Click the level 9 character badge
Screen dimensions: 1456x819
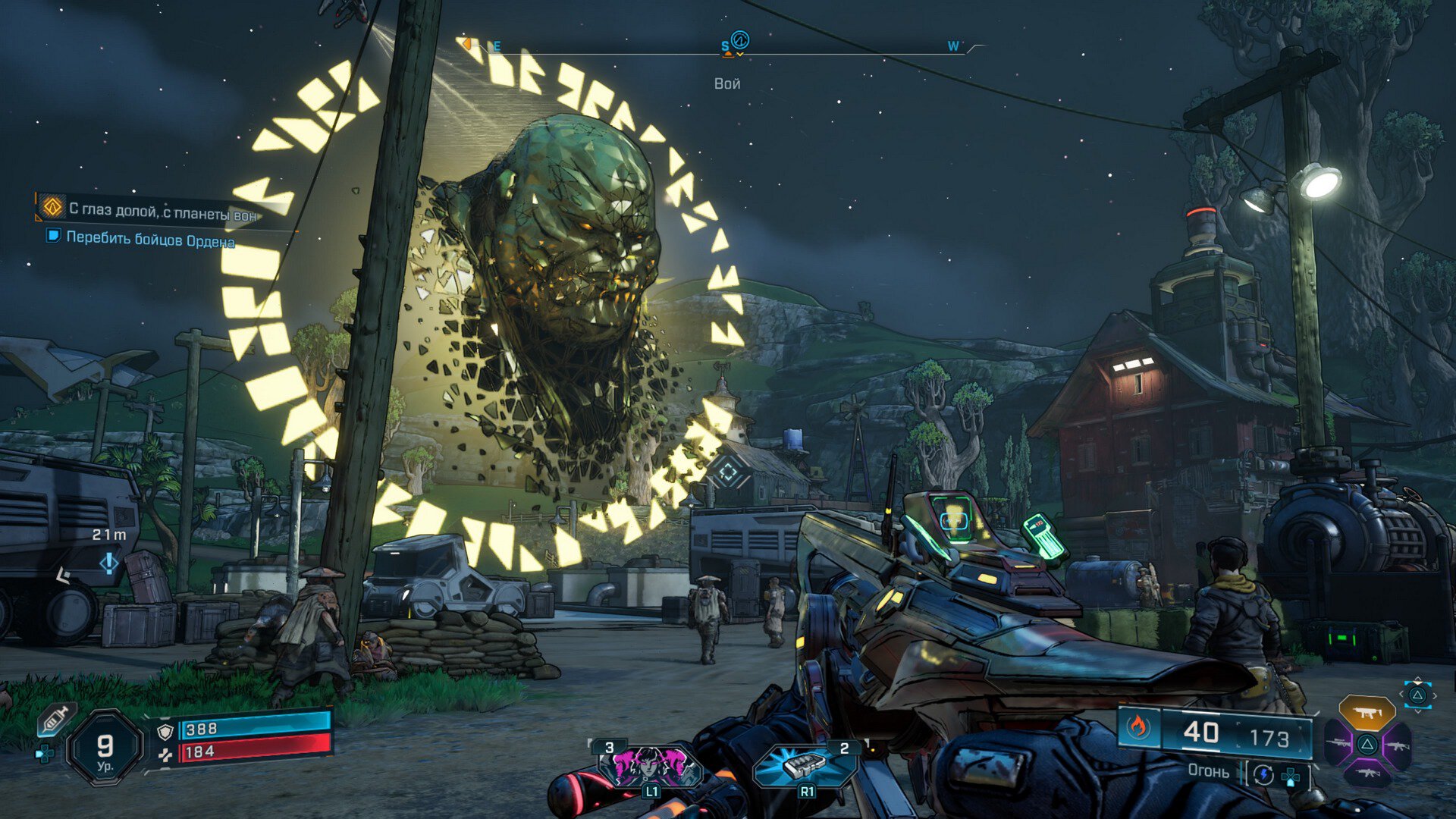(105, 748)
